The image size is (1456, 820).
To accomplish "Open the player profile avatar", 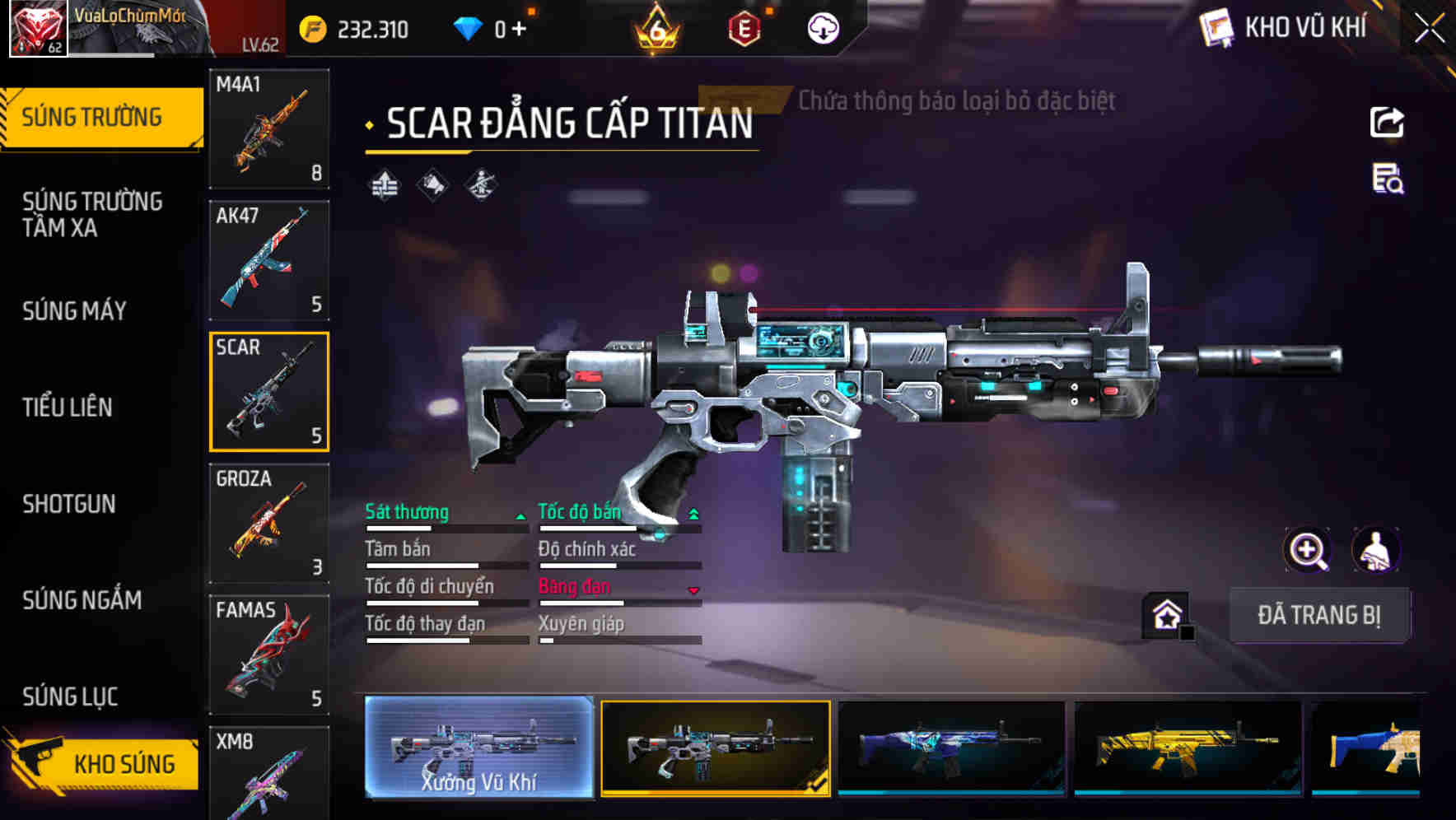I will tap(38, 29).
